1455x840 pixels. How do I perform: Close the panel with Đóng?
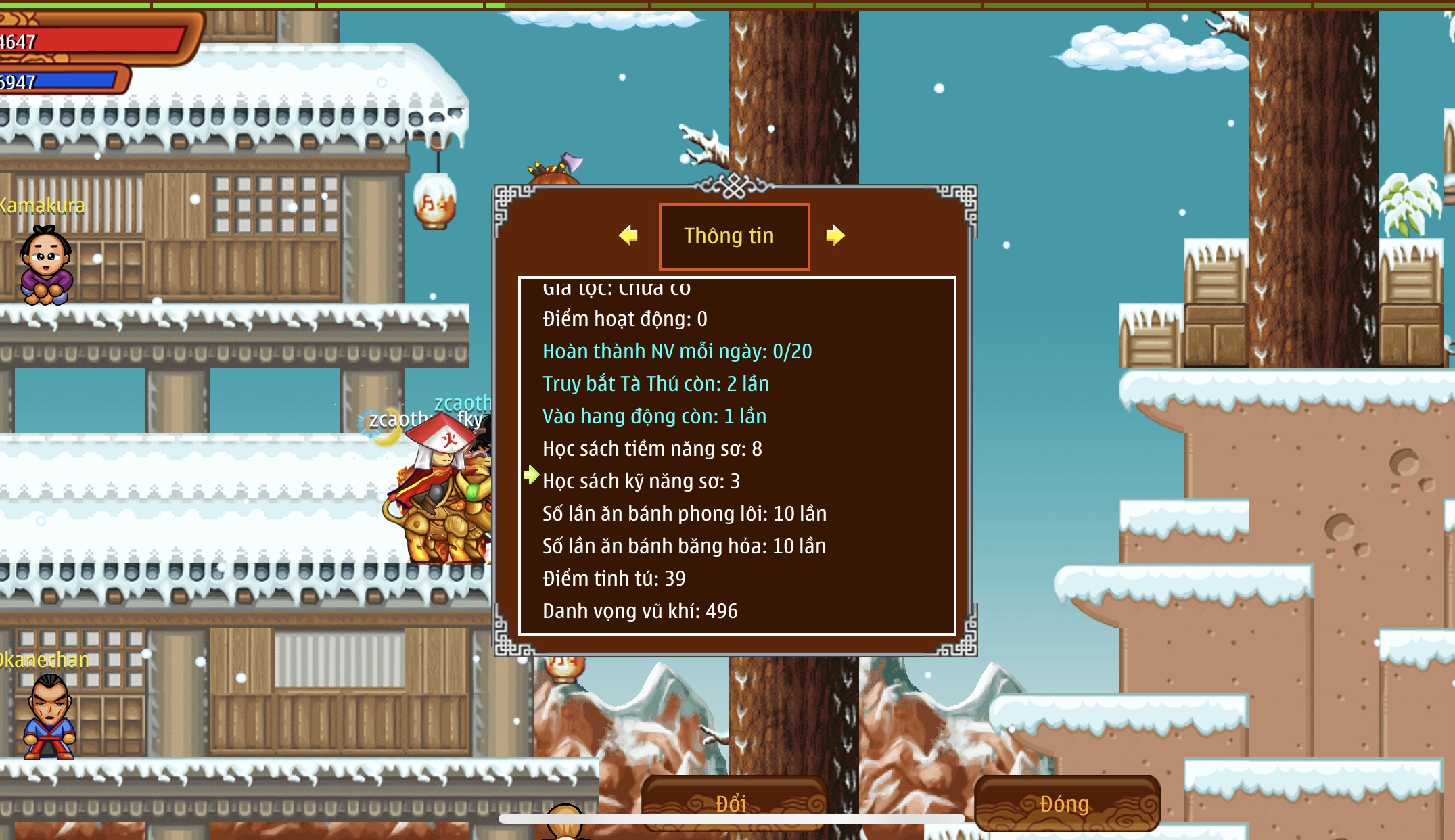coord(1066,803)
